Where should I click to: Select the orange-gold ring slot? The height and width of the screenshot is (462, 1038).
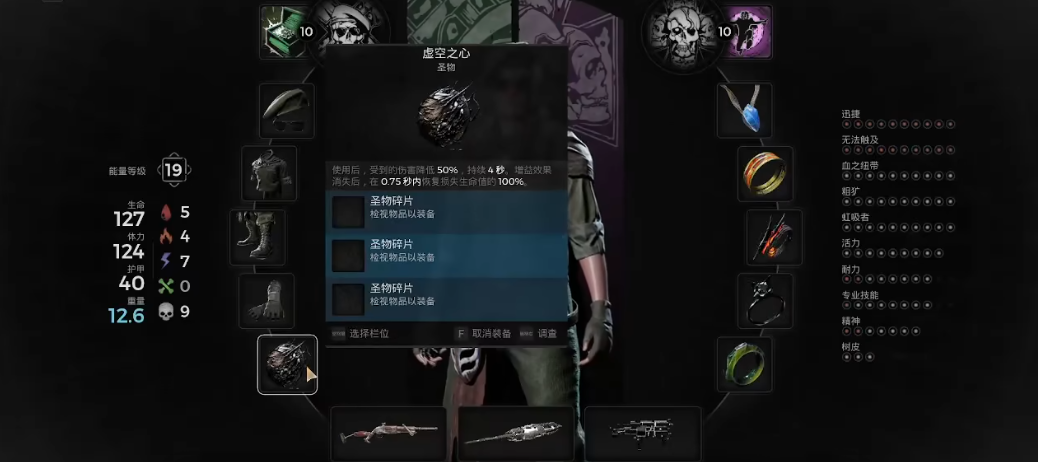click(766, 174)
